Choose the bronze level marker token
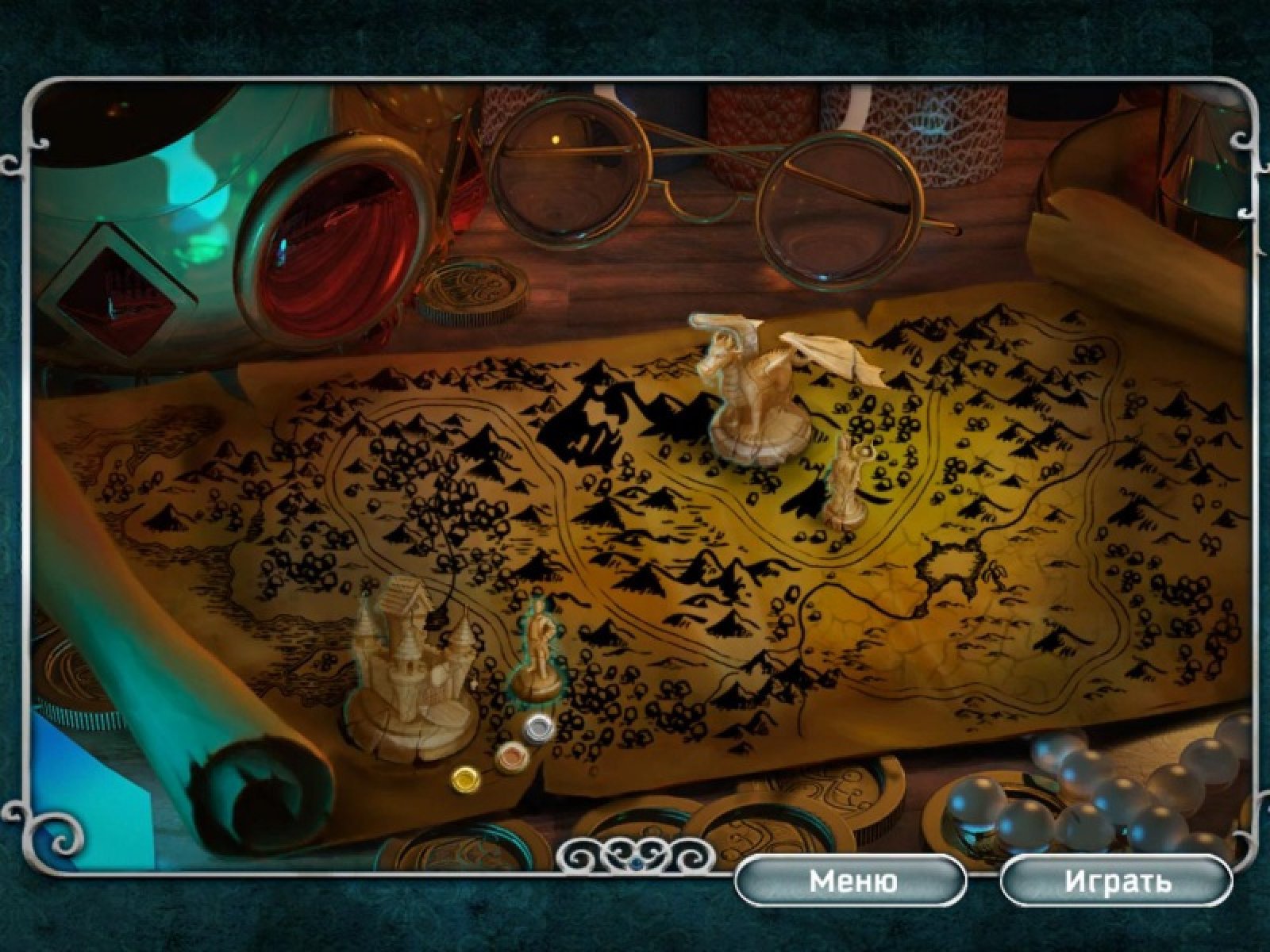 507,753
